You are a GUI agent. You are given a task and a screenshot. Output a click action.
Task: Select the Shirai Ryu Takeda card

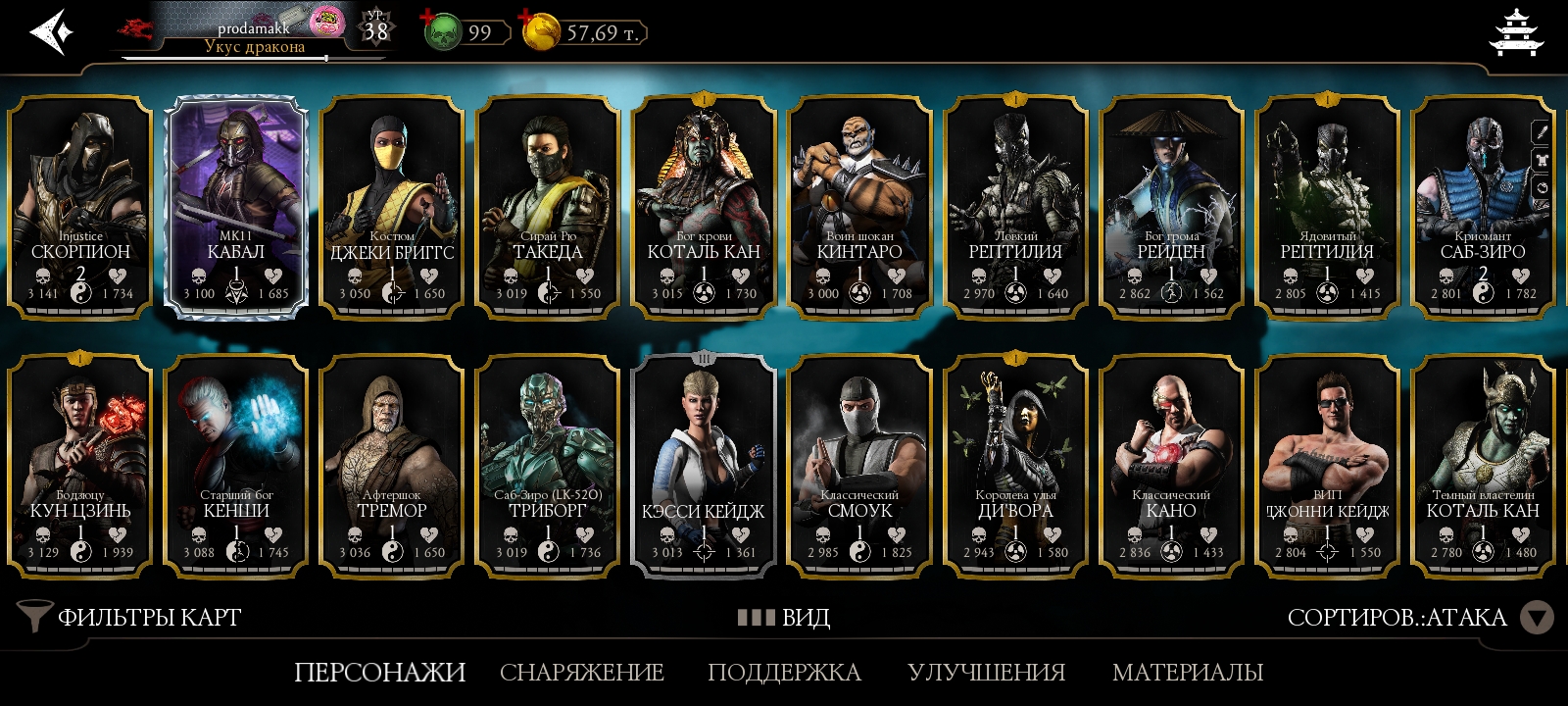coord(548,208)
